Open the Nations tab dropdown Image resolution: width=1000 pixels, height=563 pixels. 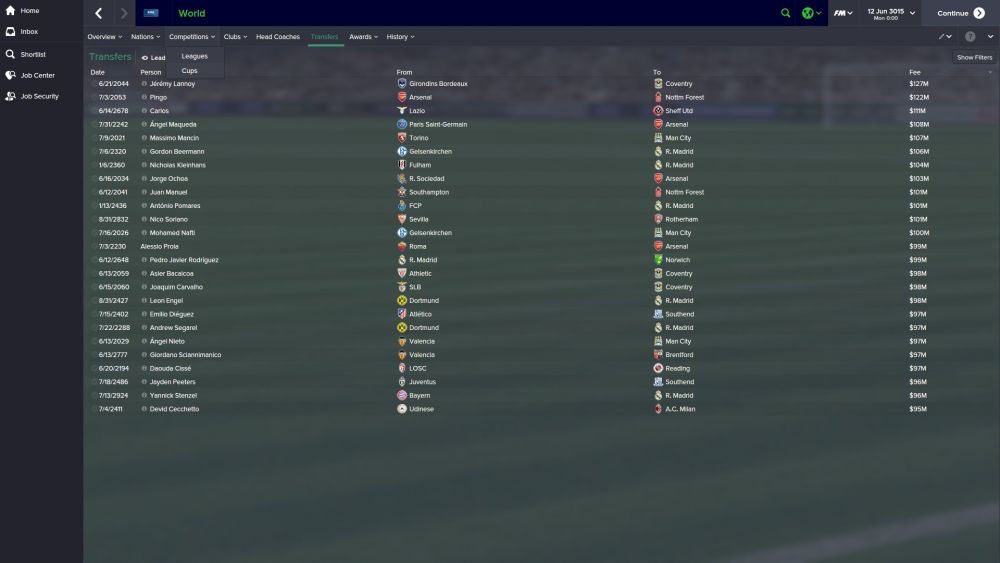145,37
